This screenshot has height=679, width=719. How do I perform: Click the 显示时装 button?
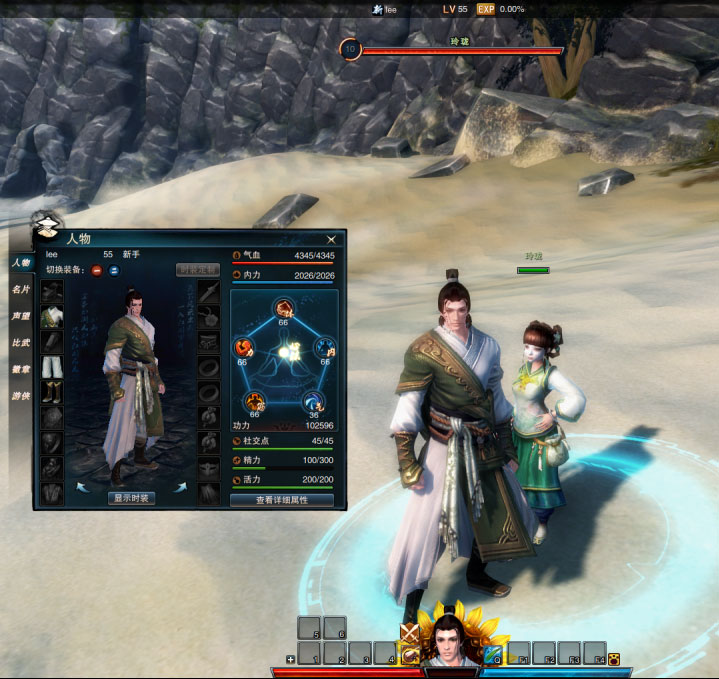(131, 498)
